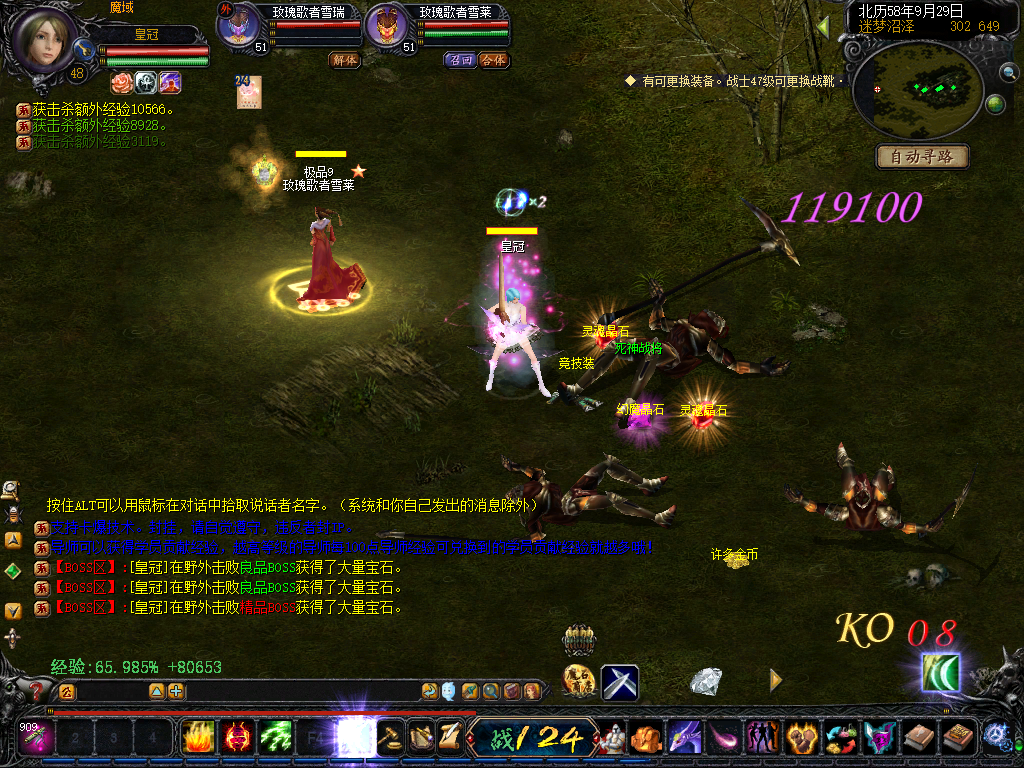Click the diamond gem icon
The image size is (1024, 768).
[x=706, y=681]
